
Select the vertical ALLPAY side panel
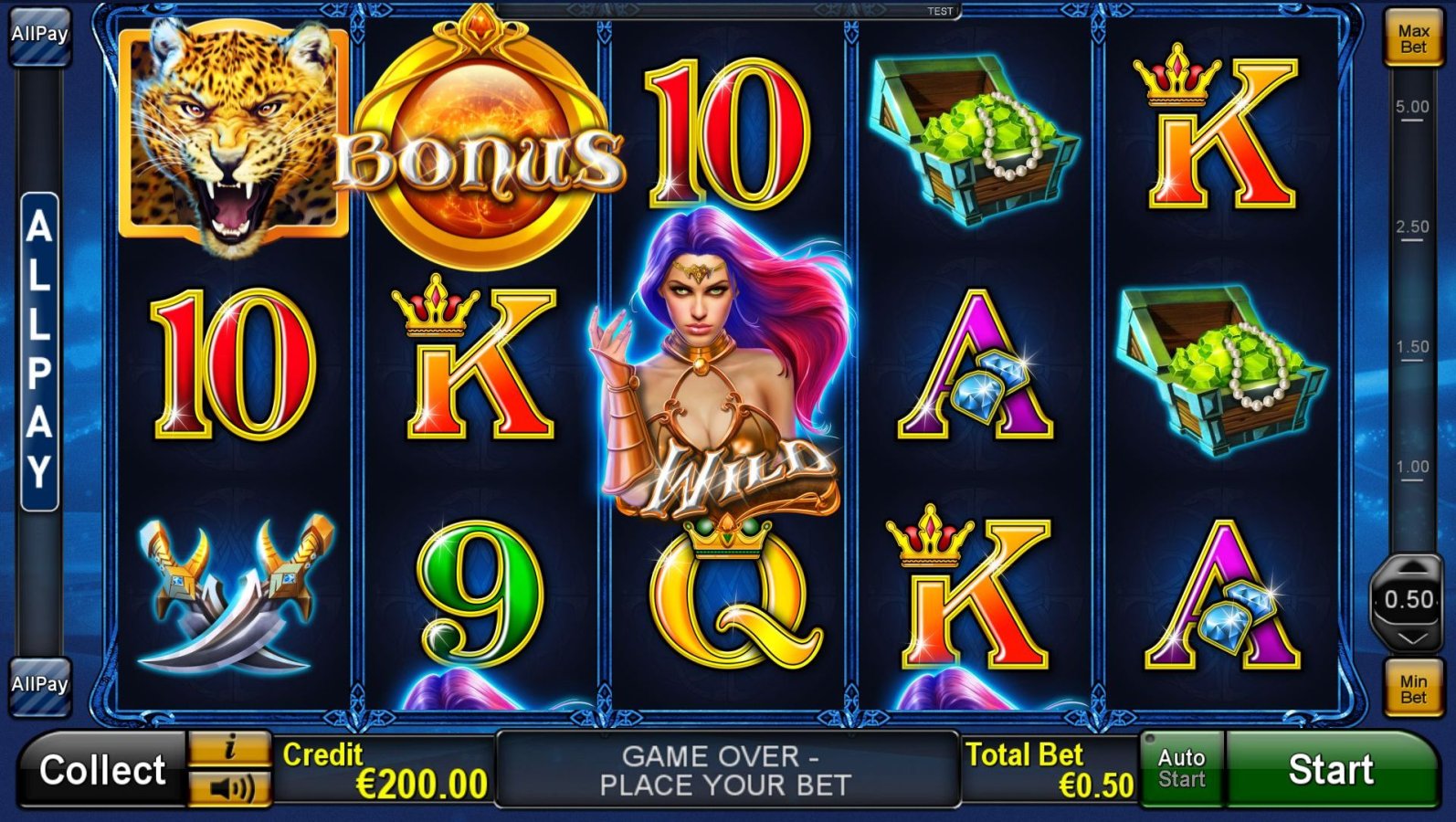point(39,352)
